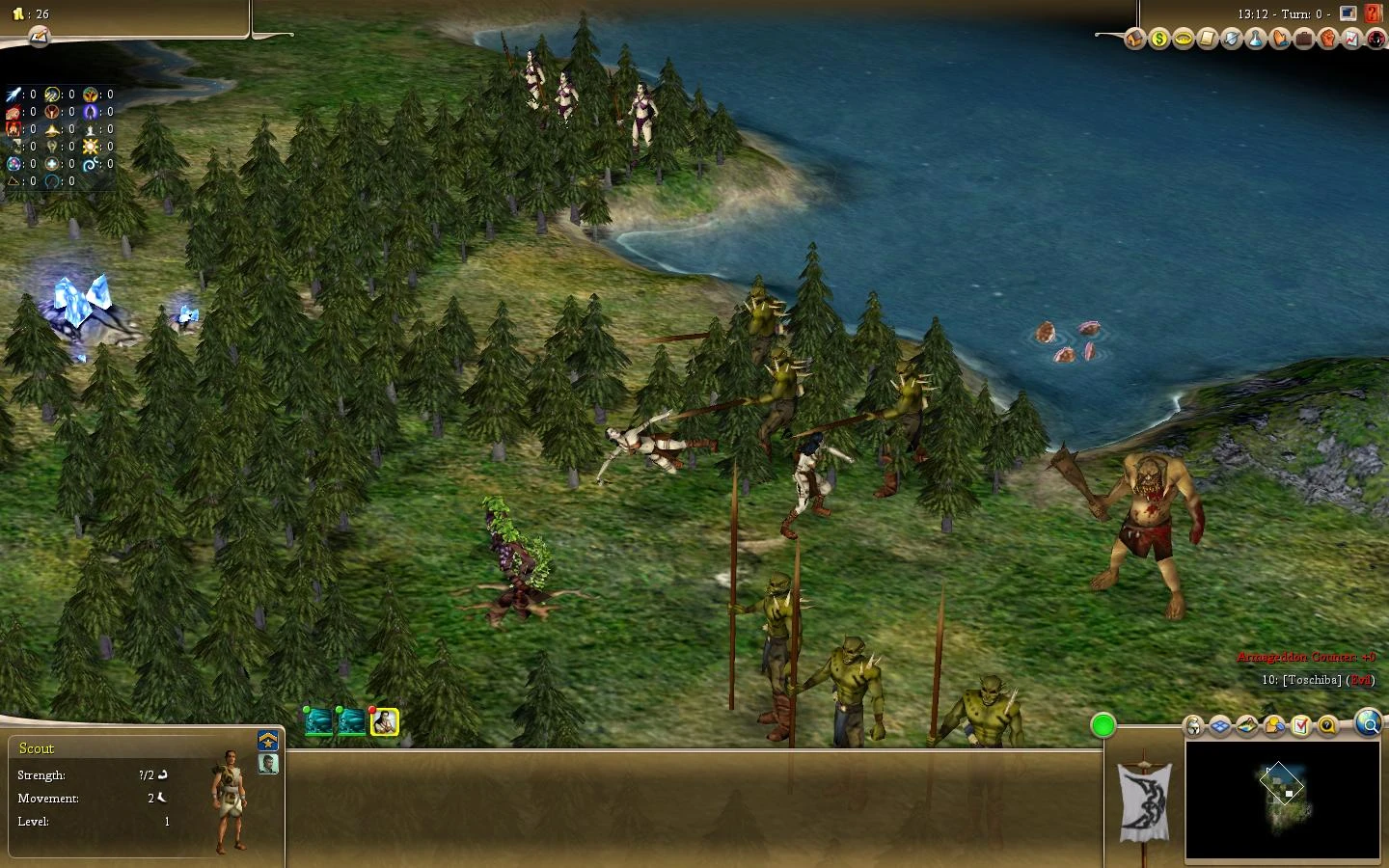Open the Info graphs chart icon
The height and width of the screenshot is (868, 1389).
coord(1353,39)
